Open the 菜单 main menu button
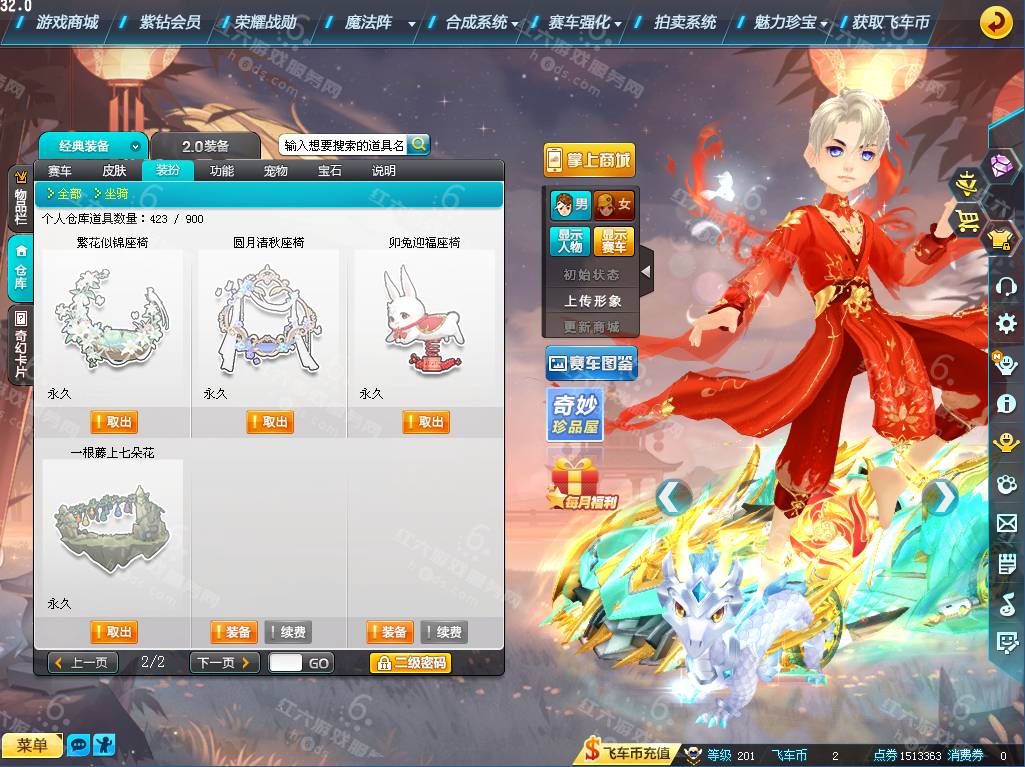Screen dimensions: 1025x767 pos(32,745)
